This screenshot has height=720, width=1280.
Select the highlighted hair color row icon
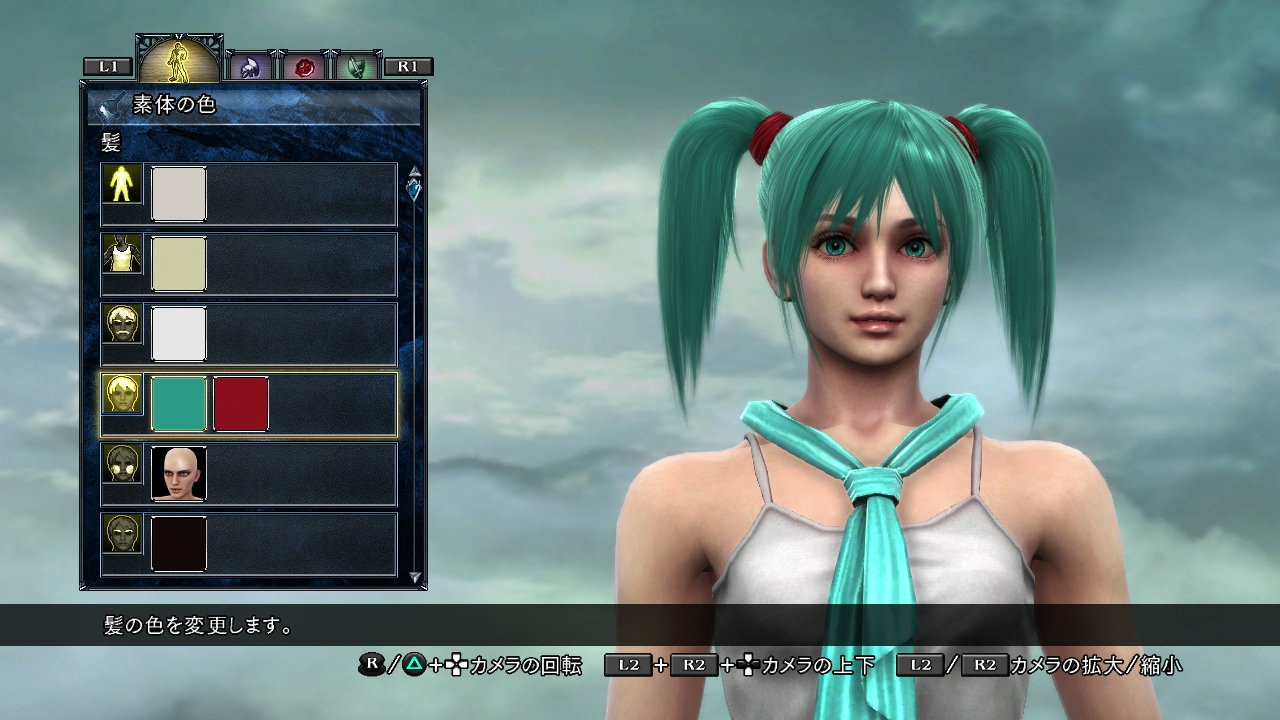click(123, 394)
